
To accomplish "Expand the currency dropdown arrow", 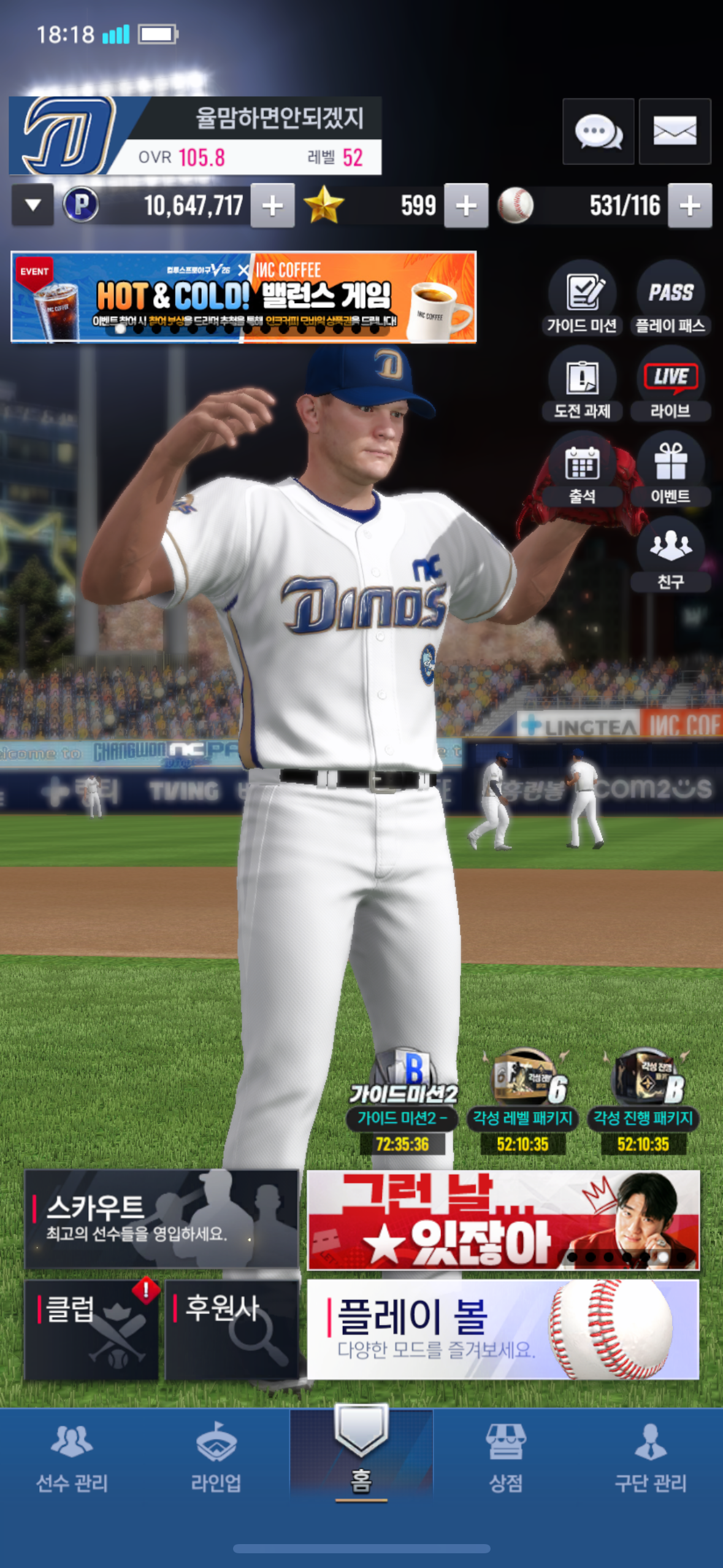I will coord(33,206).
